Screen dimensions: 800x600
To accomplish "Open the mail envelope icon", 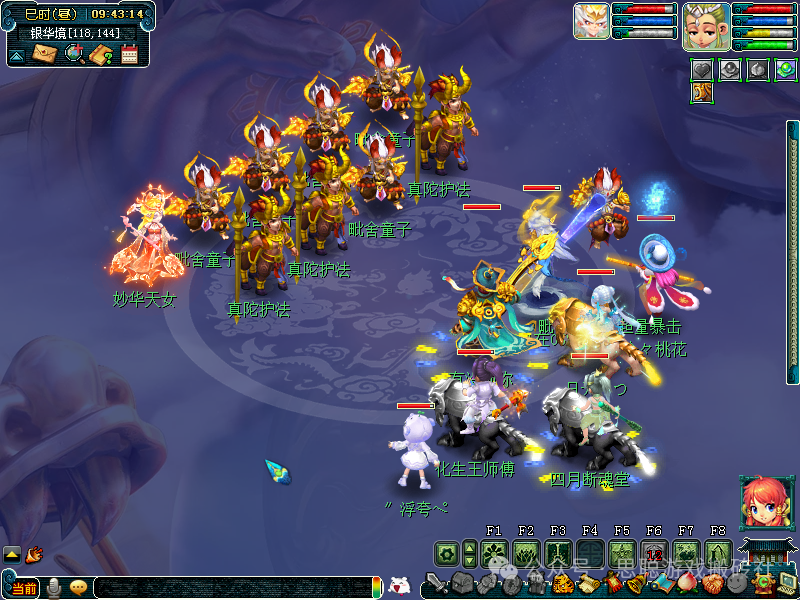I will [45, 54].
